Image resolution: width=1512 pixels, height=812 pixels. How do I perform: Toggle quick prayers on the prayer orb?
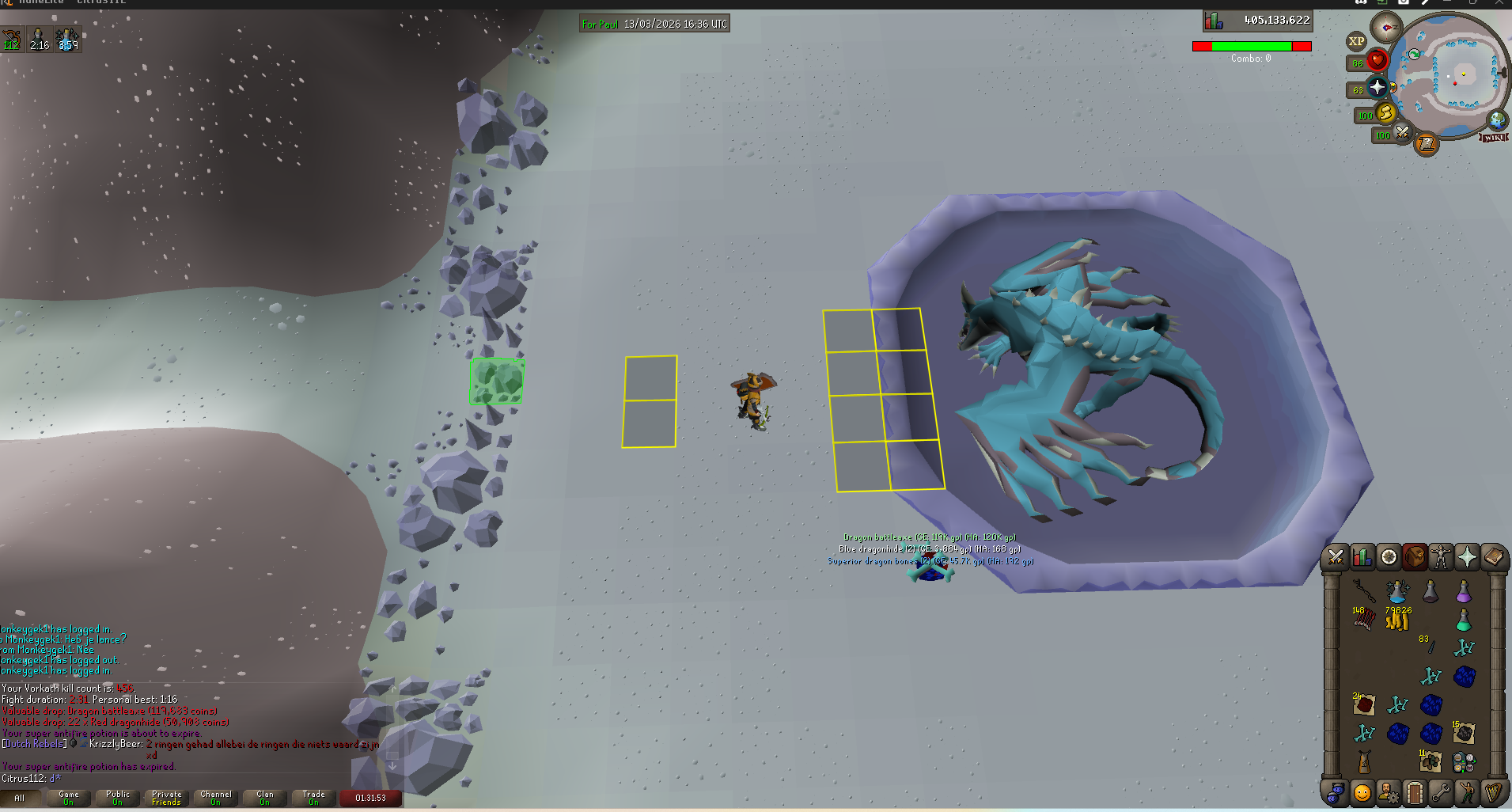(x=1377, y=87)
